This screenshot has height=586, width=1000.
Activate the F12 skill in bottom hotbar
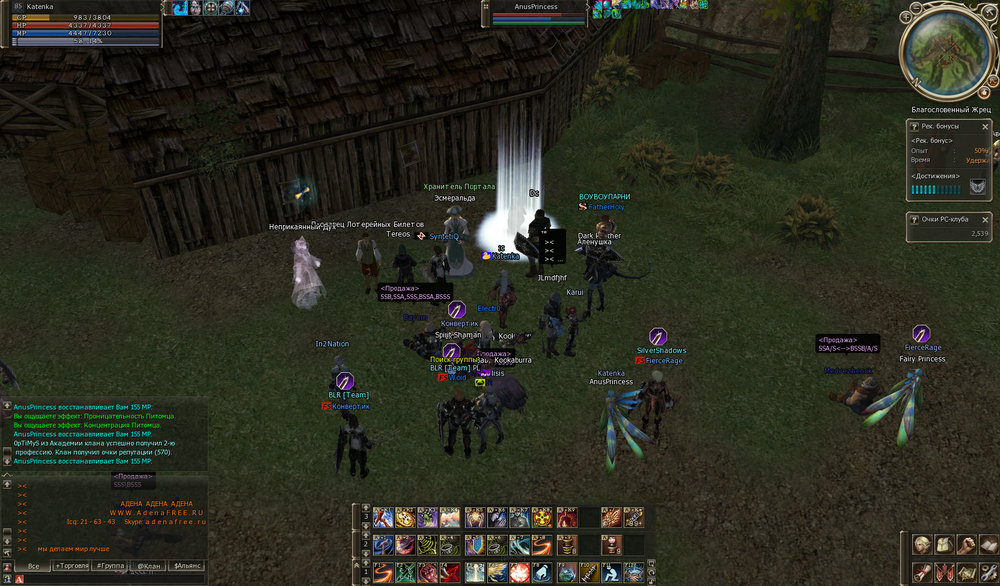point(634,572)
